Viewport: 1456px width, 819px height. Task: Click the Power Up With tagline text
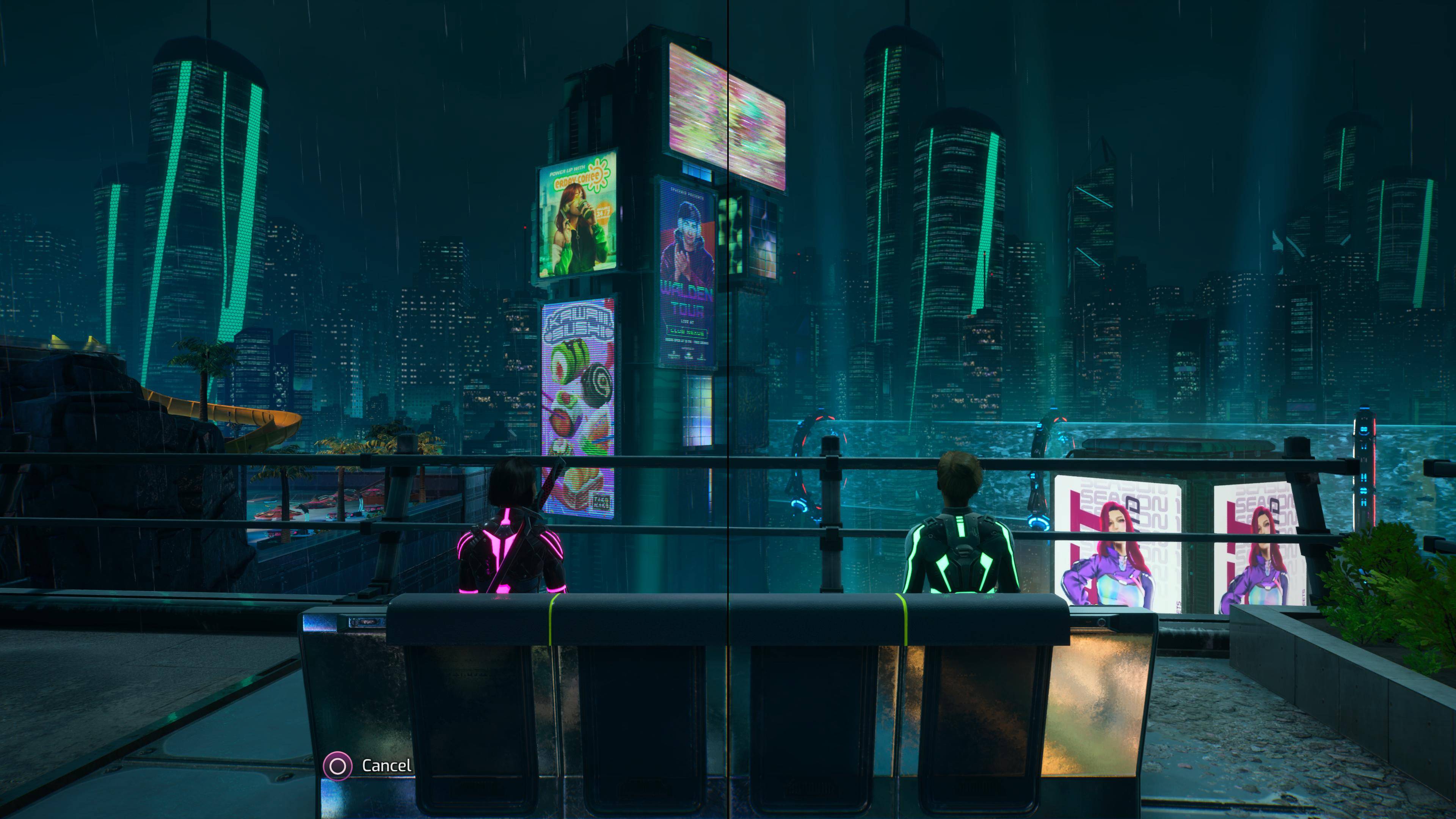(x=568, y=171)
